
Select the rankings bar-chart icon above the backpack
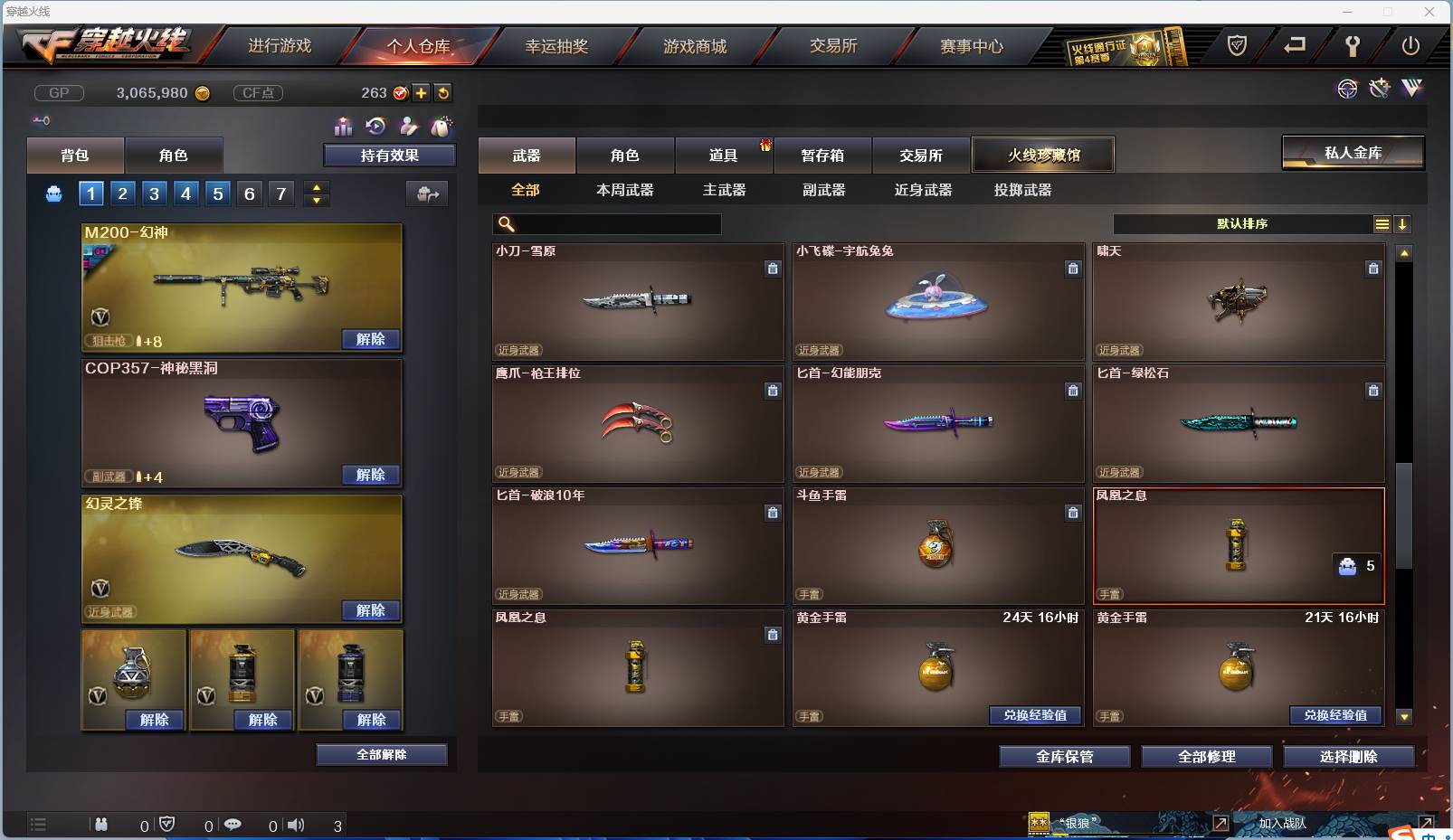[344, 127]
